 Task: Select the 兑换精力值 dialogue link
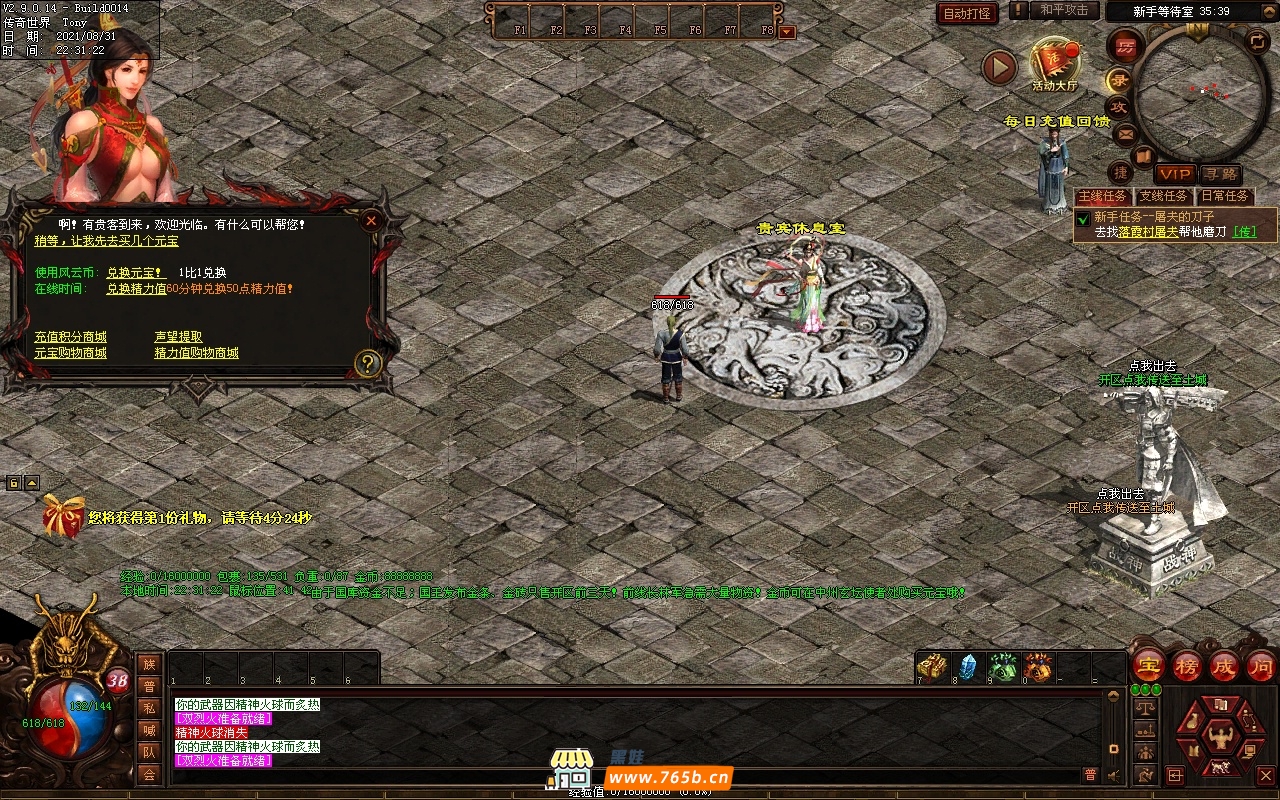(136, 288)
